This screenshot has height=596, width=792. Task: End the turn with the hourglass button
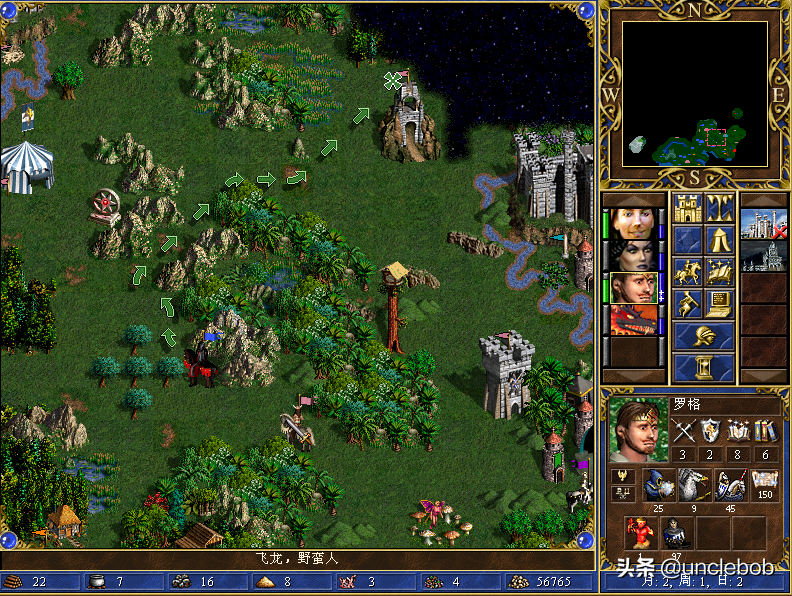coord(704,367)
